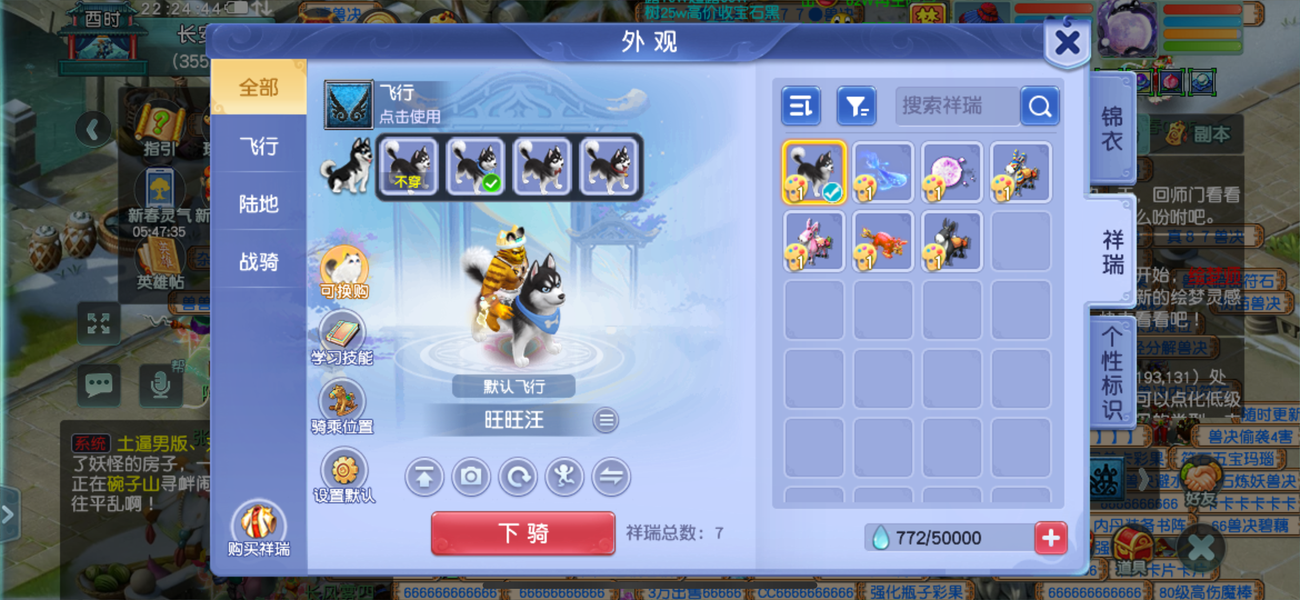Open 学习技能 skill learning
The height and width of the screenshot is (600, 1300).
point(342,338)
